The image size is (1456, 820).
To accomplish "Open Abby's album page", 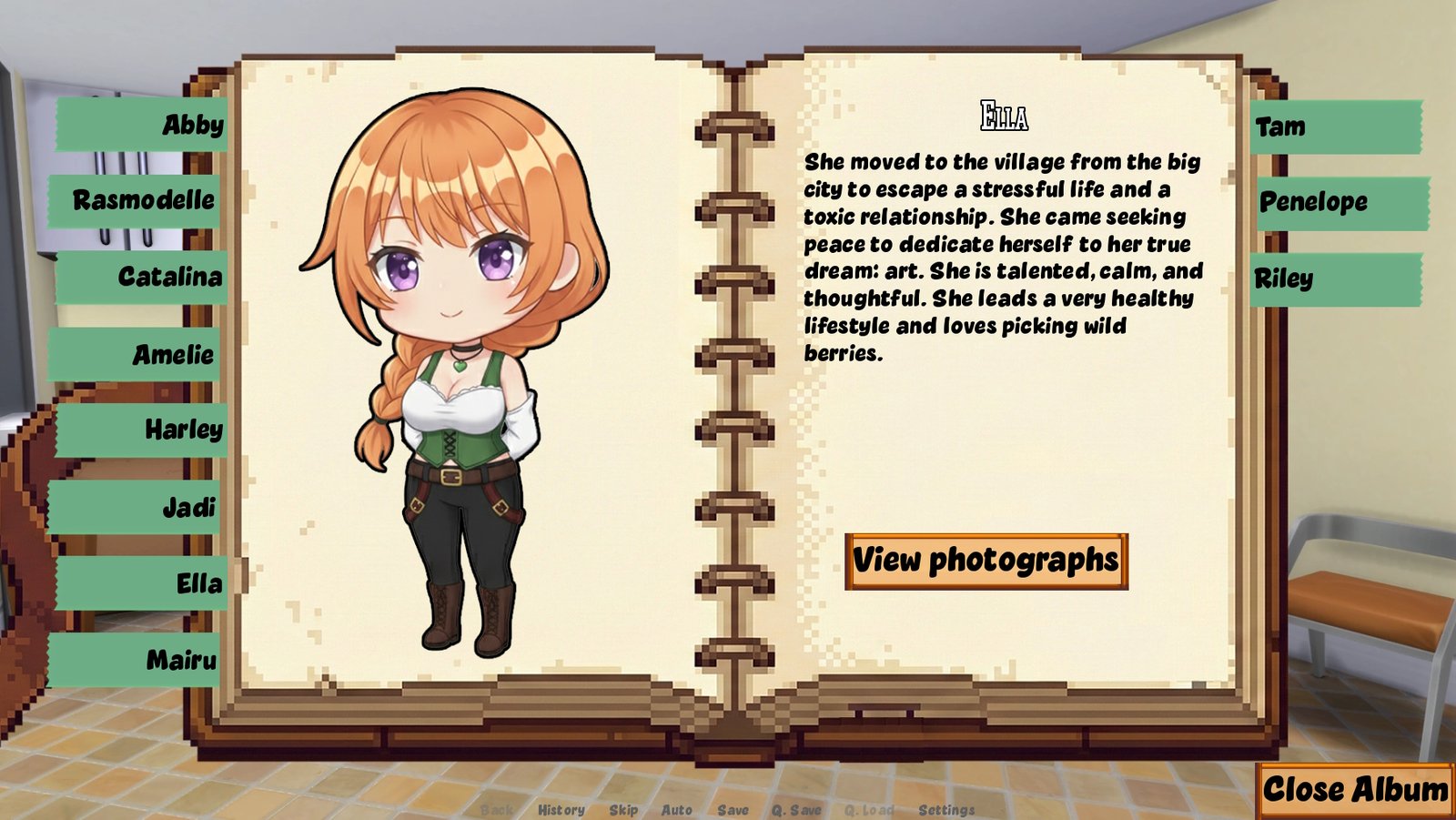I will (143, 125).
